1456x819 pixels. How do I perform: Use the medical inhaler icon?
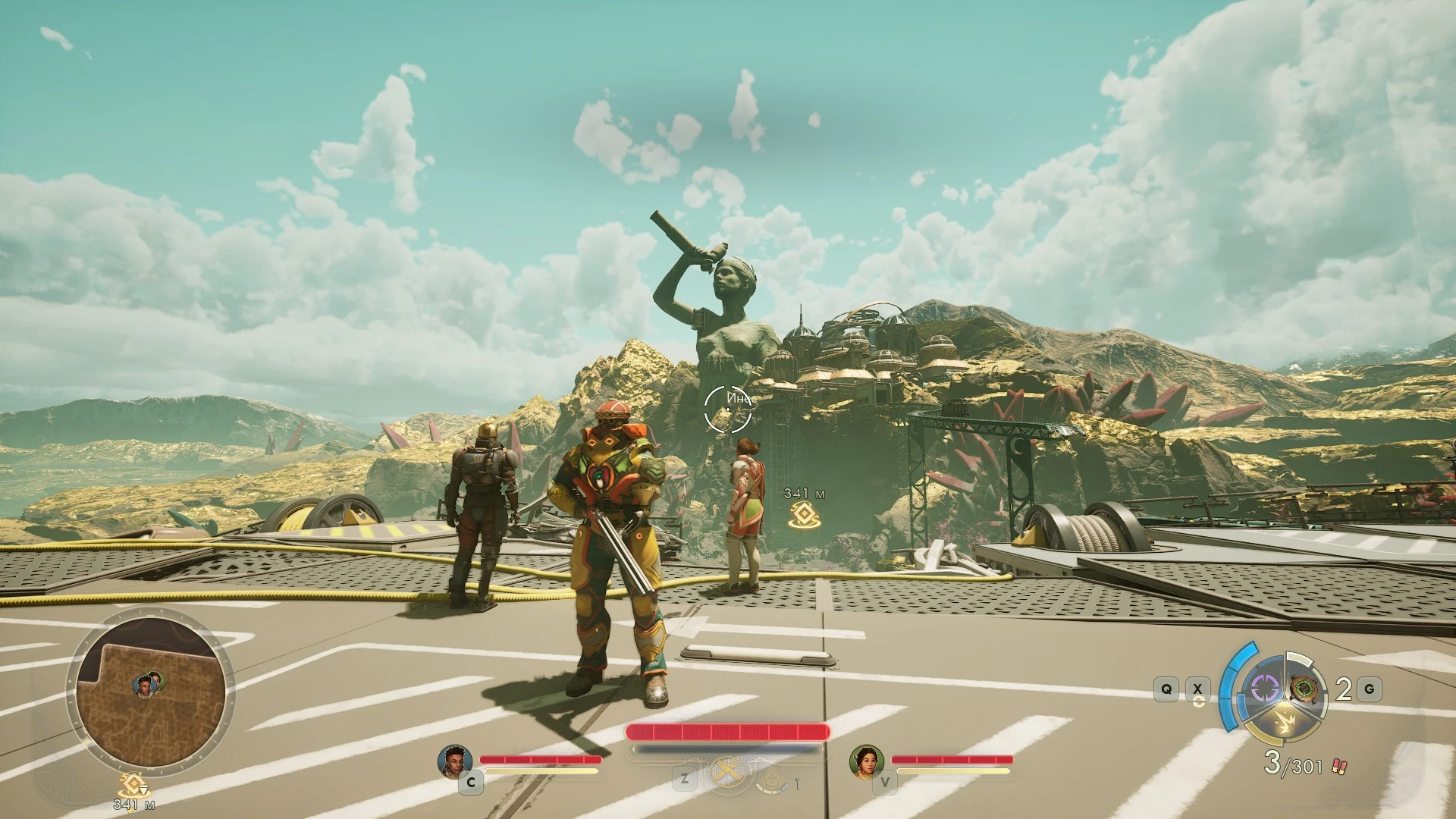point(773,780)
